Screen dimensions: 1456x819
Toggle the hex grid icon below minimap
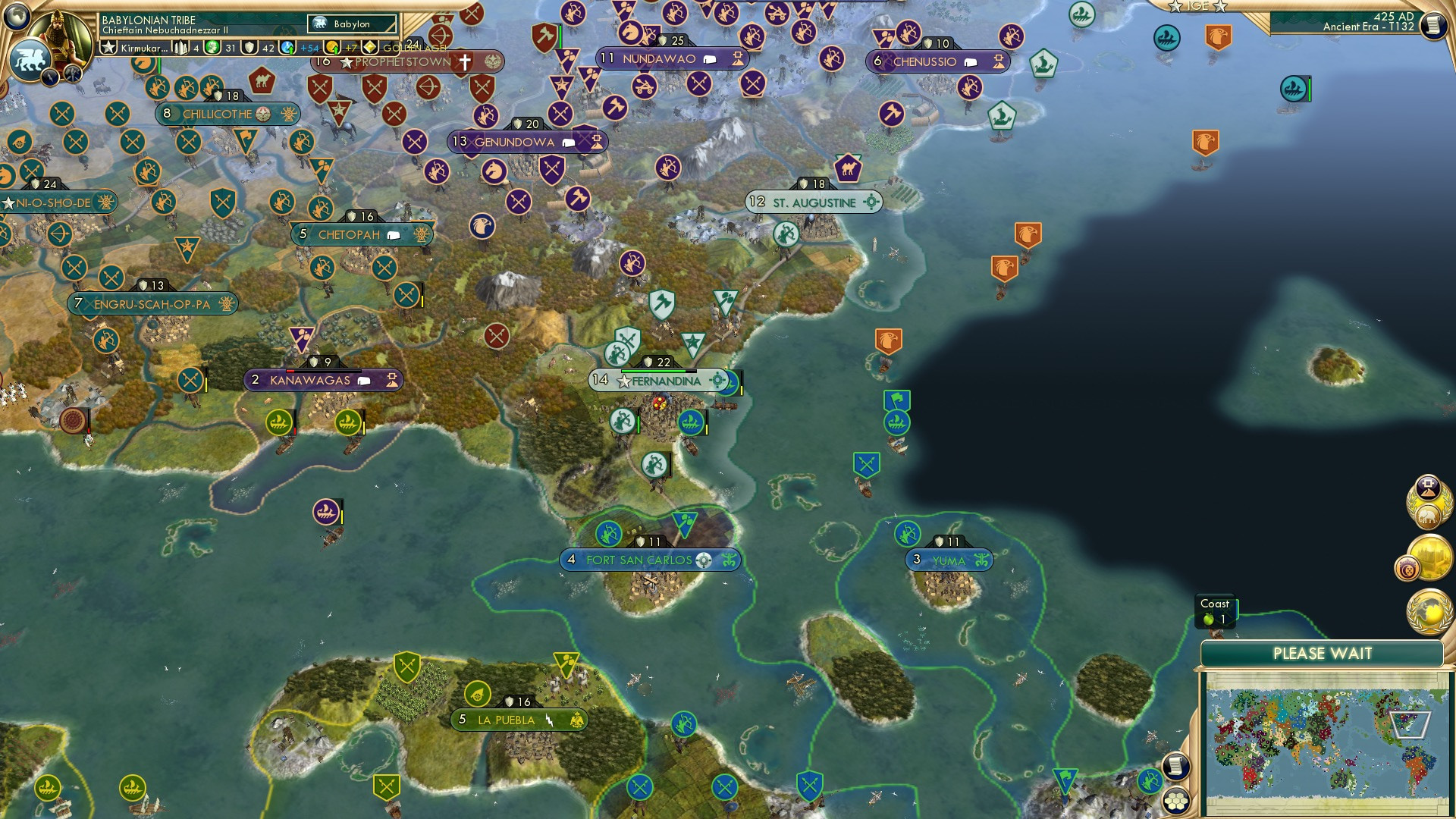coord(1177,802)
